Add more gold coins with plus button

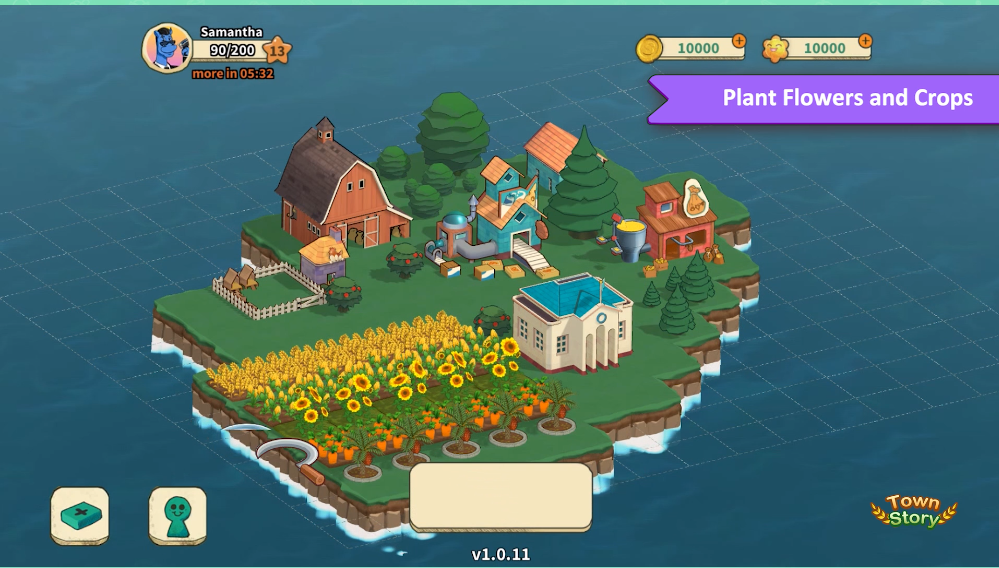738,42
